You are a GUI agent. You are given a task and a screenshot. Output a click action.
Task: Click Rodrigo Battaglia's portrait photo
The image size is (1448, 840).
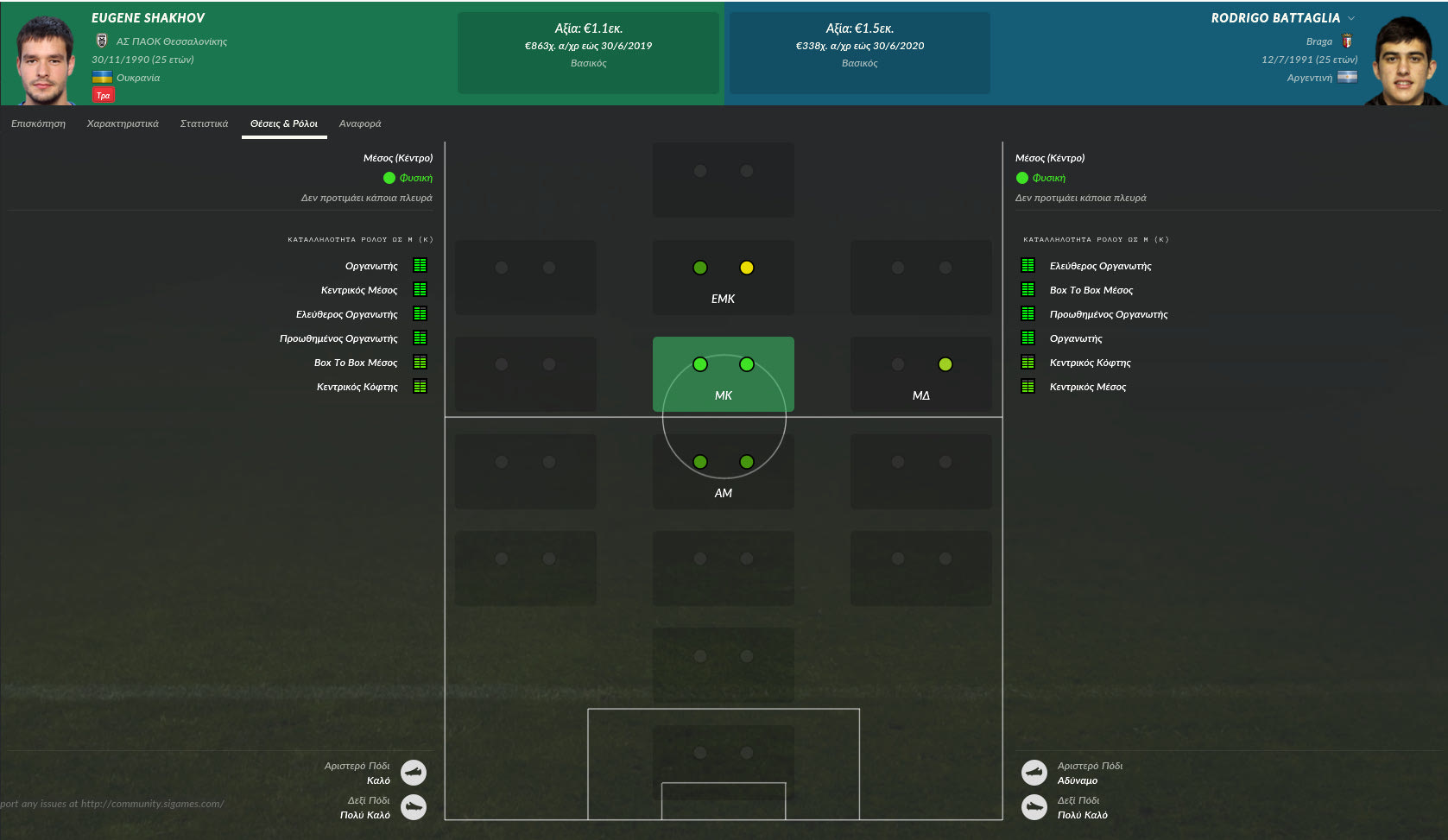pos(1403,61)
